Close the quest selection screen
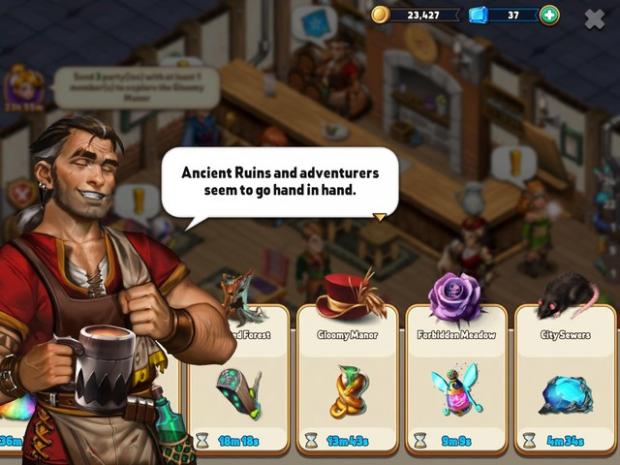 click(x=594, y=18)
